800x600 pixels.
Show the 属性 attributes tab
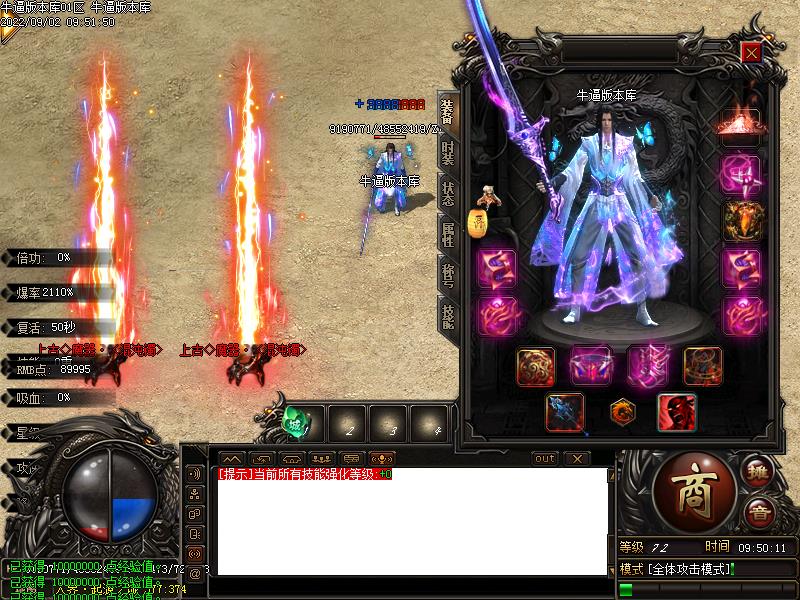447,233
